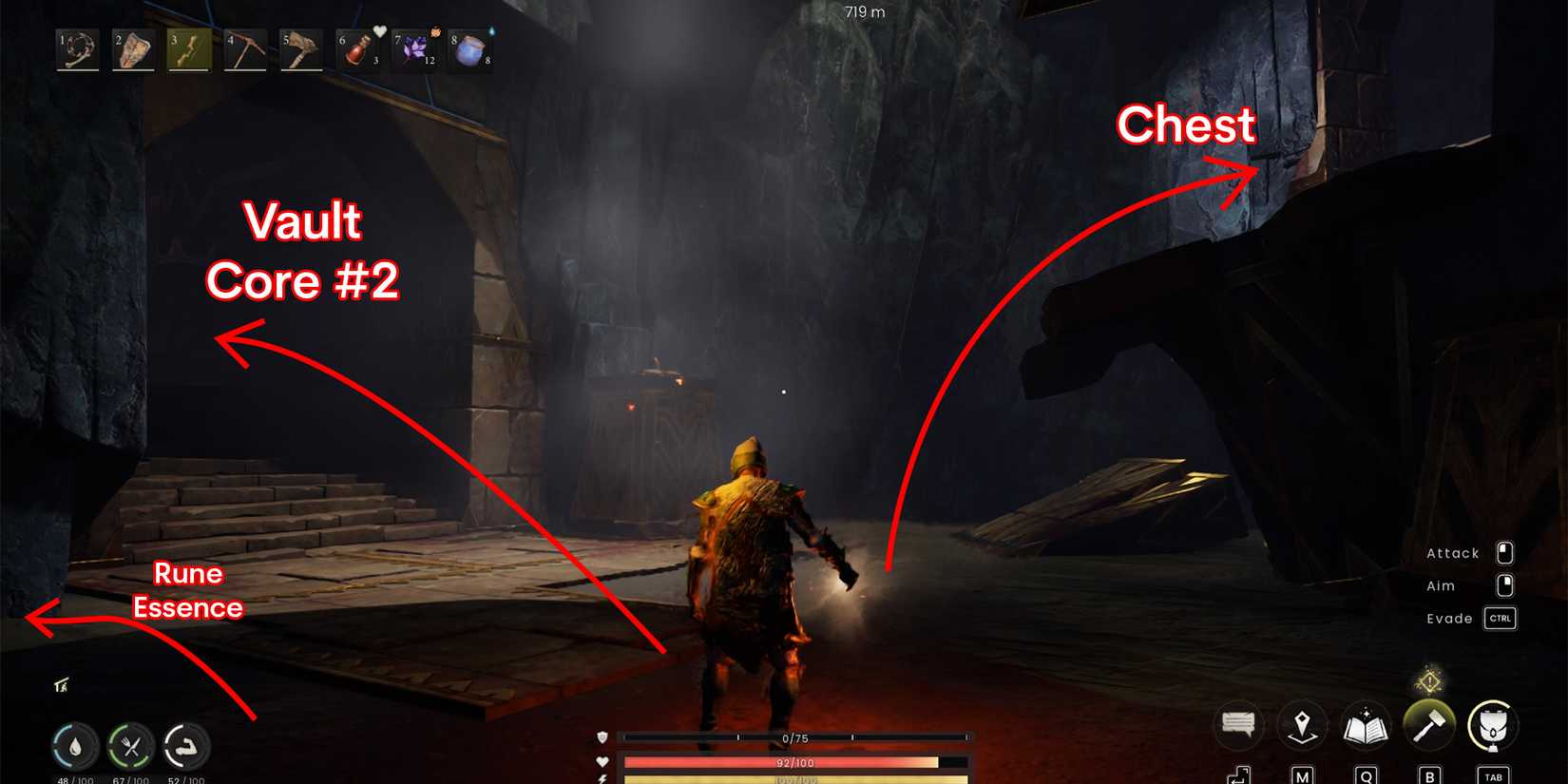Open the chat message icon
Viewport: 1568px width, 784px height.
point(1237,725)
